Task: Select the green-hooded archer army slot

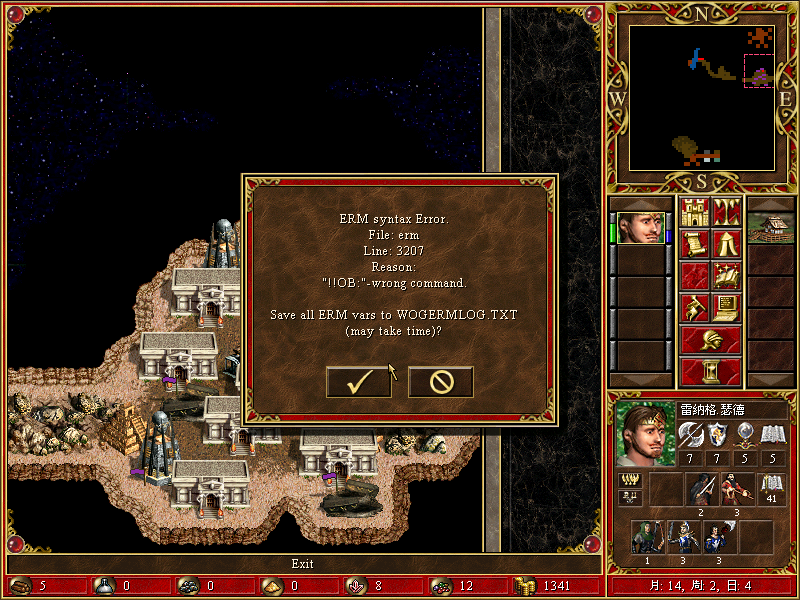Action: click(x=647, y=537)
